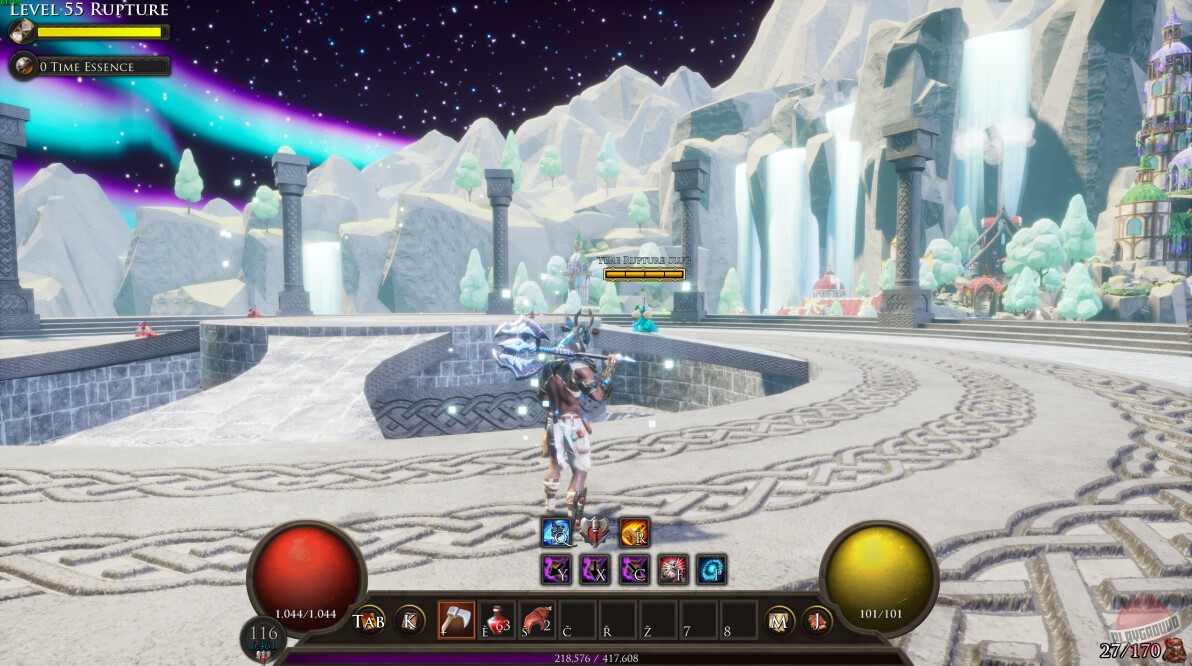
Task: Activate the blue Q skill icon
Action: click(x=556, y=533)
